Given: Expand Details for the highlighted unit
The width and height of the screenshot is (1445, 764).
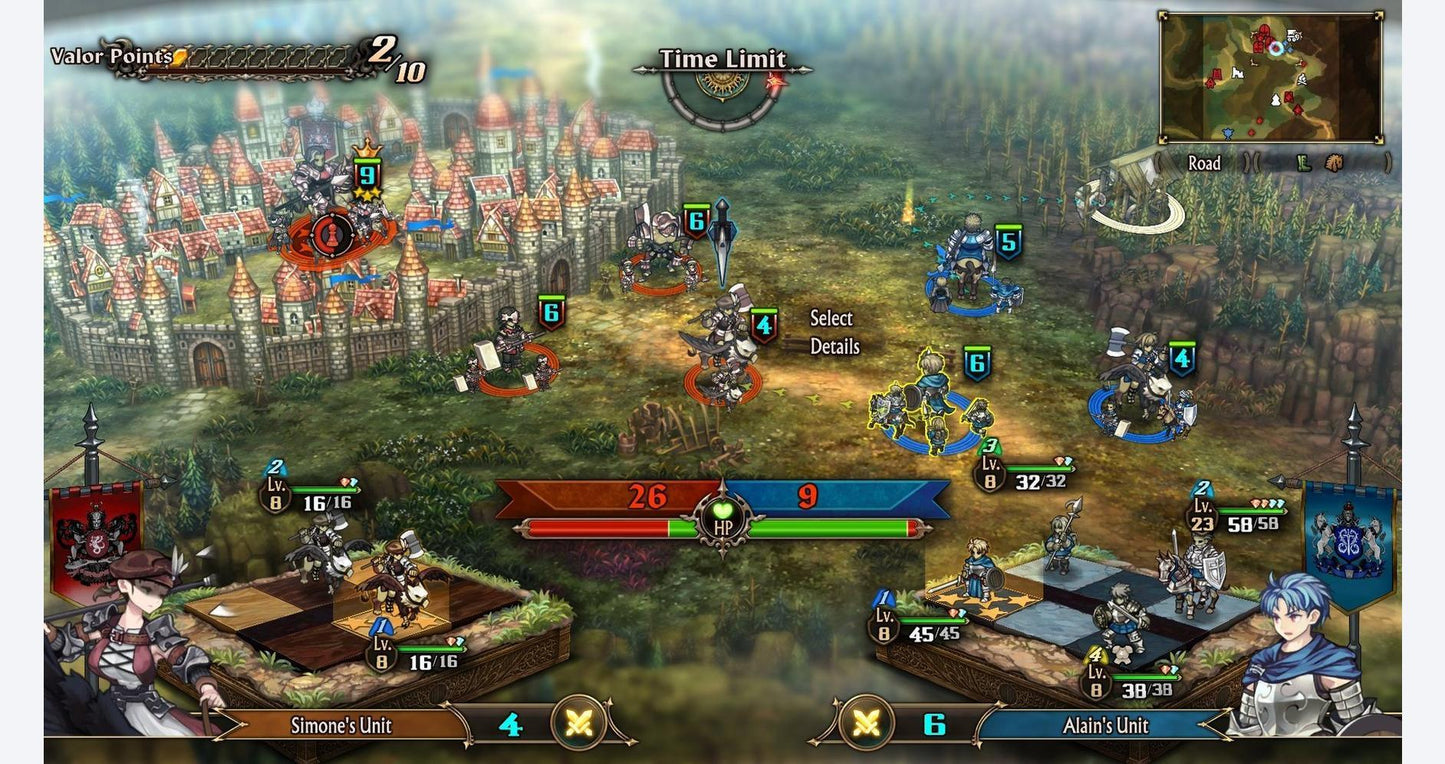Looking at the screenshot, I should [836, 346].
